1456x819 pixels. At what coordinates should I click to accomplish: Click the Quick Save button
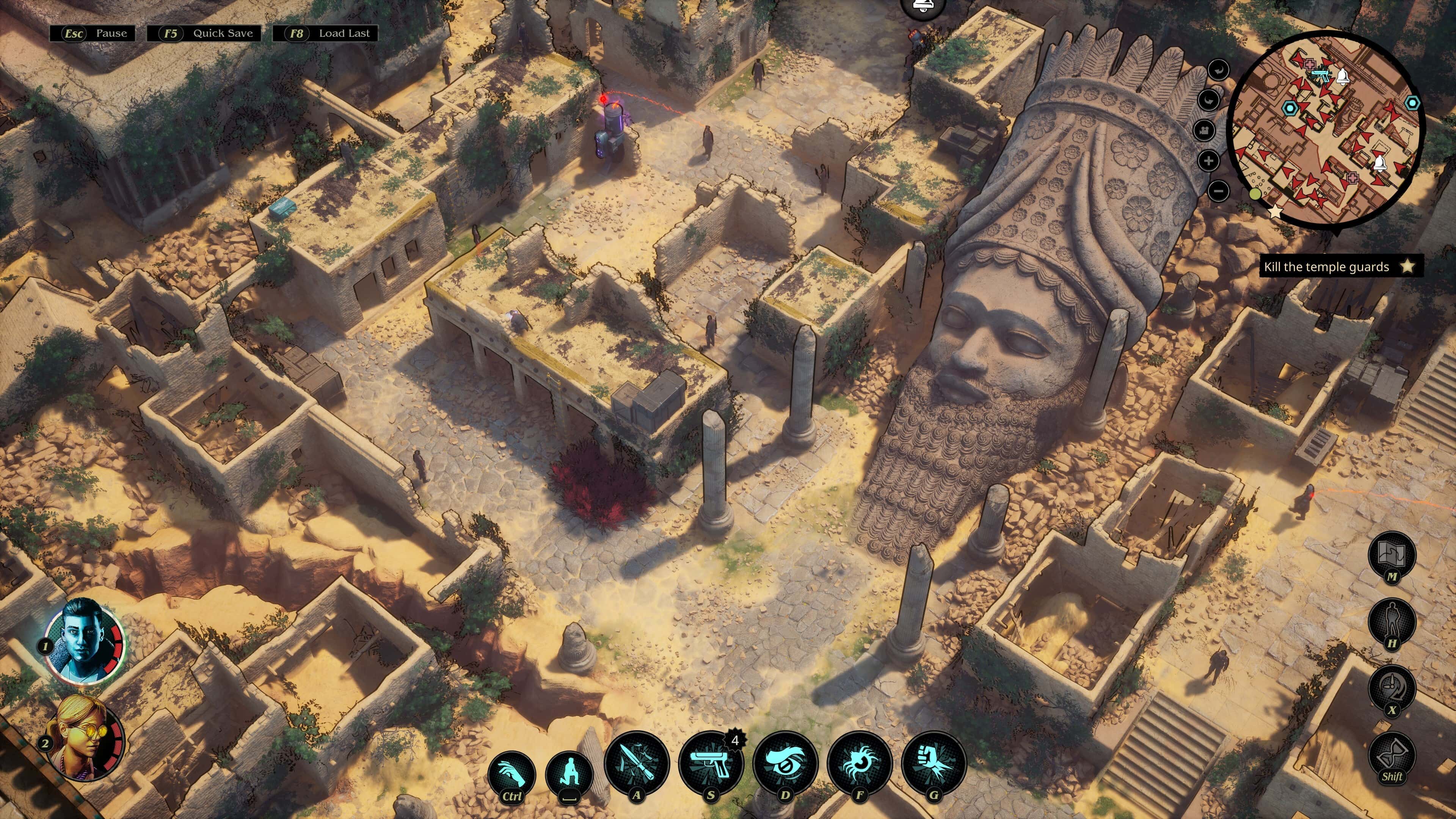pyautogui.click(x=206, y=33)
